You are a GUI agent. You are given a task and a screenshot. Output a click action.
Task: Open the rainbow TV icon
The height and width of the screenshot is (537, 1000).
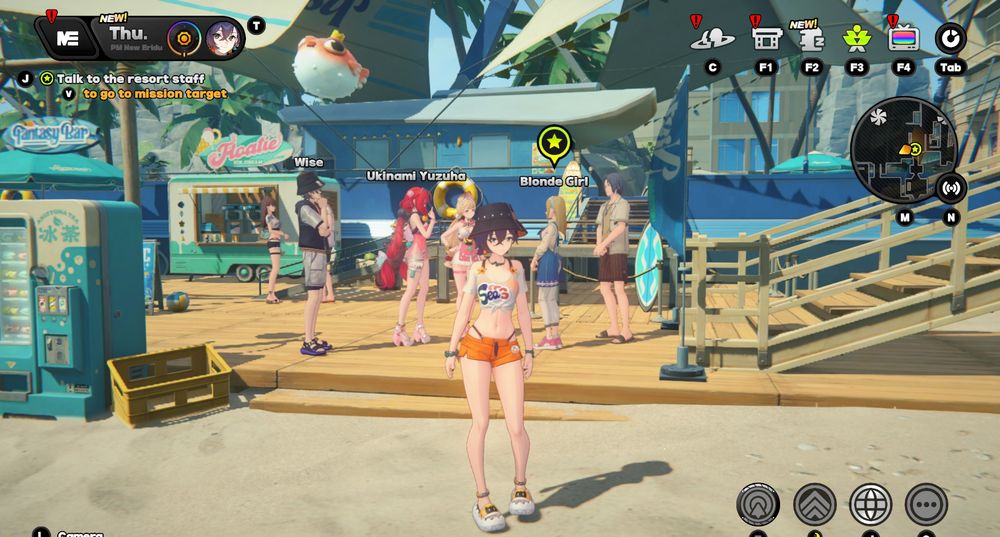click(903, 39)
